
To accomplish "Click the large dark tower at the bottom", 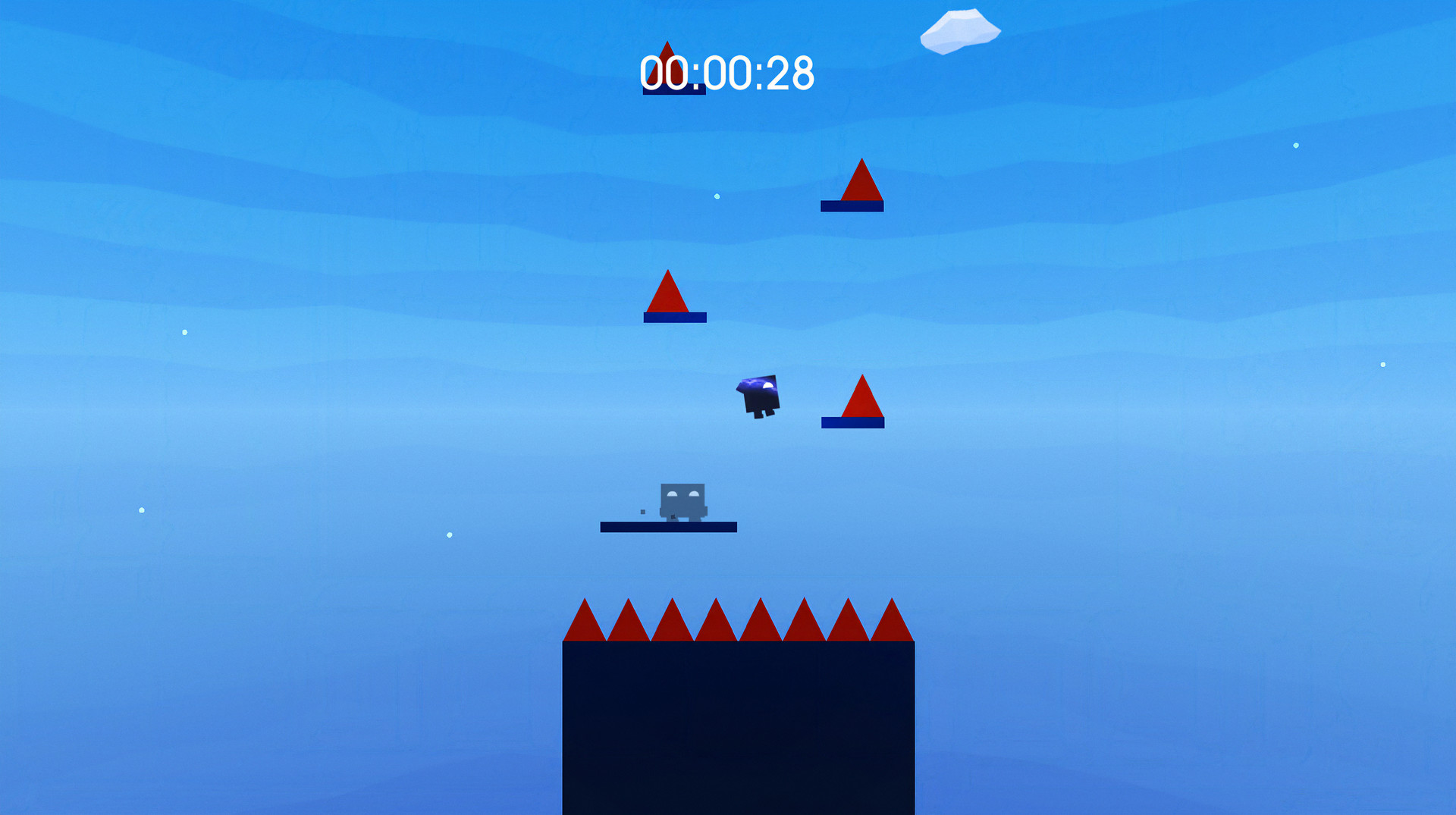I will 739,728.
